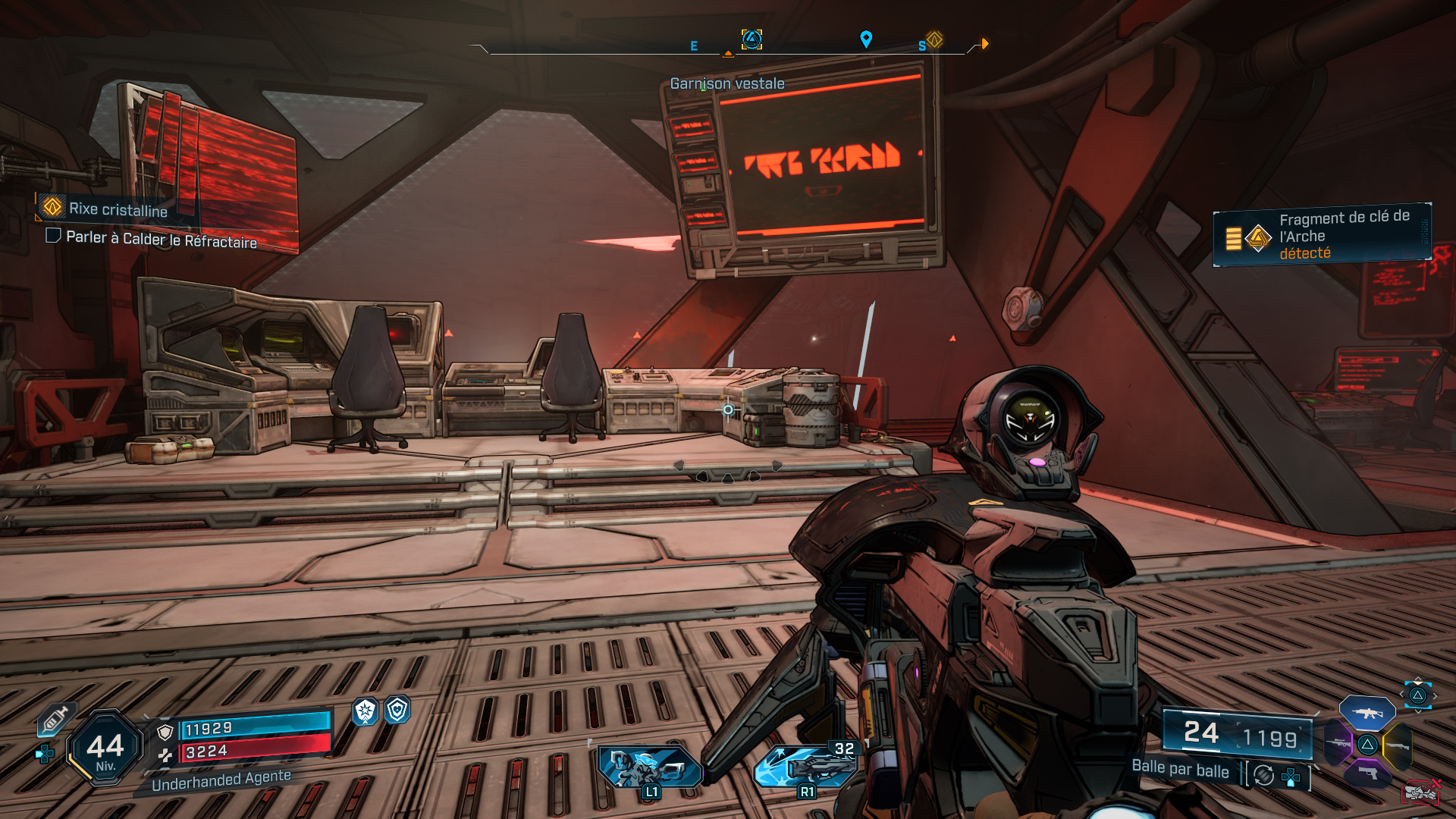The height and width of the screenshot is (819, 1456).
Task: Select the Rixe cristalline quest tracker
Action: 118,209
